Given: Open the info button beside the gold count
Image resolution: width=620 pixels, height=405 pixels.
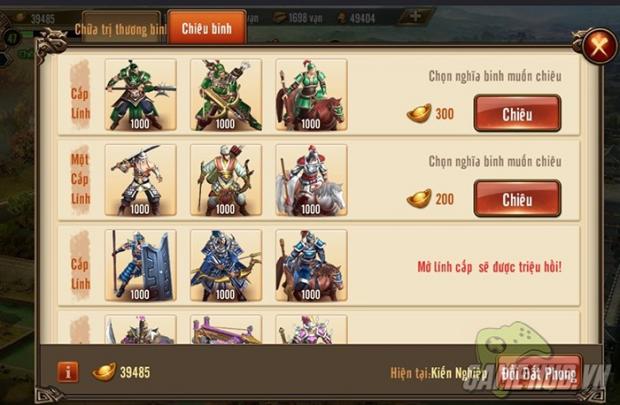Looking at the screenshot, I should click(x=68, y=372).
